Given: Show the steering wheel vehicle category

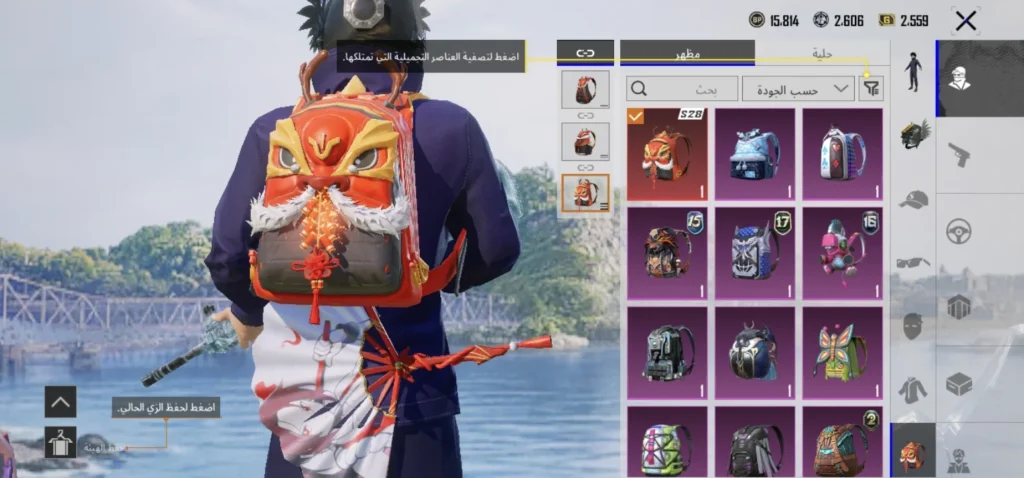Looking at the screenshot, I should [959, 231].
